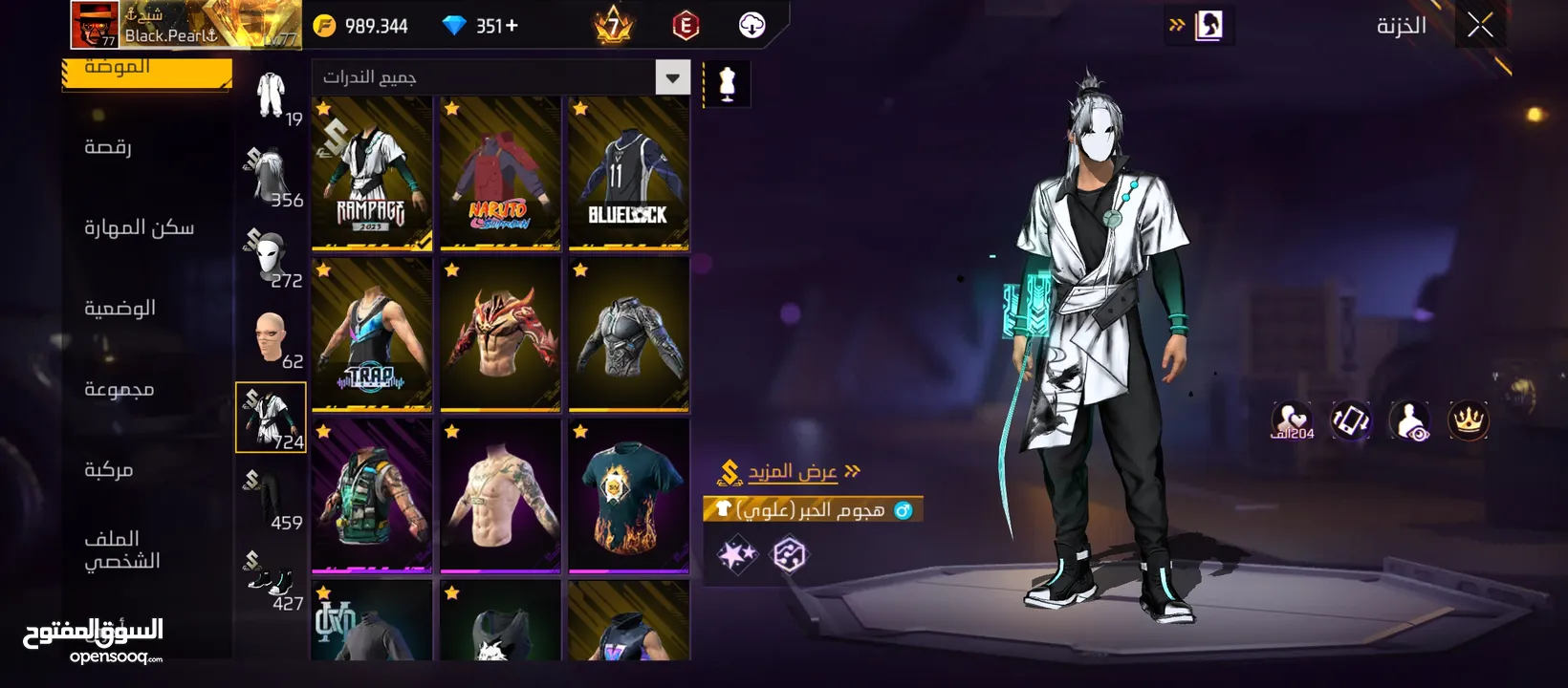Close the vault screen with the X
Image resolution: width=1568 pixels, height=688 pixels.
1480,26
